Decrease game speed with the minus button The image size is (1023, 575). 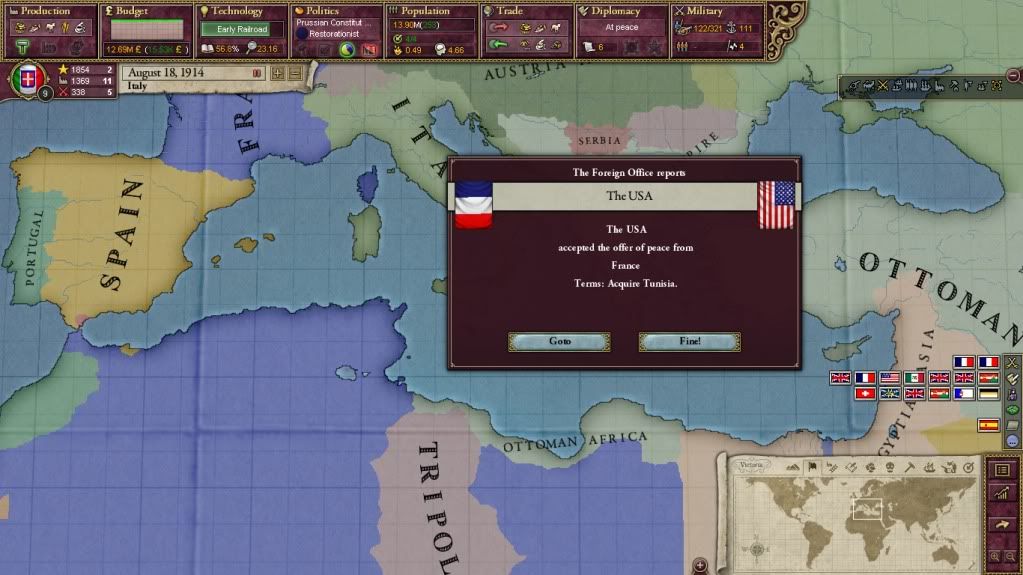click(x=294, y=73)
